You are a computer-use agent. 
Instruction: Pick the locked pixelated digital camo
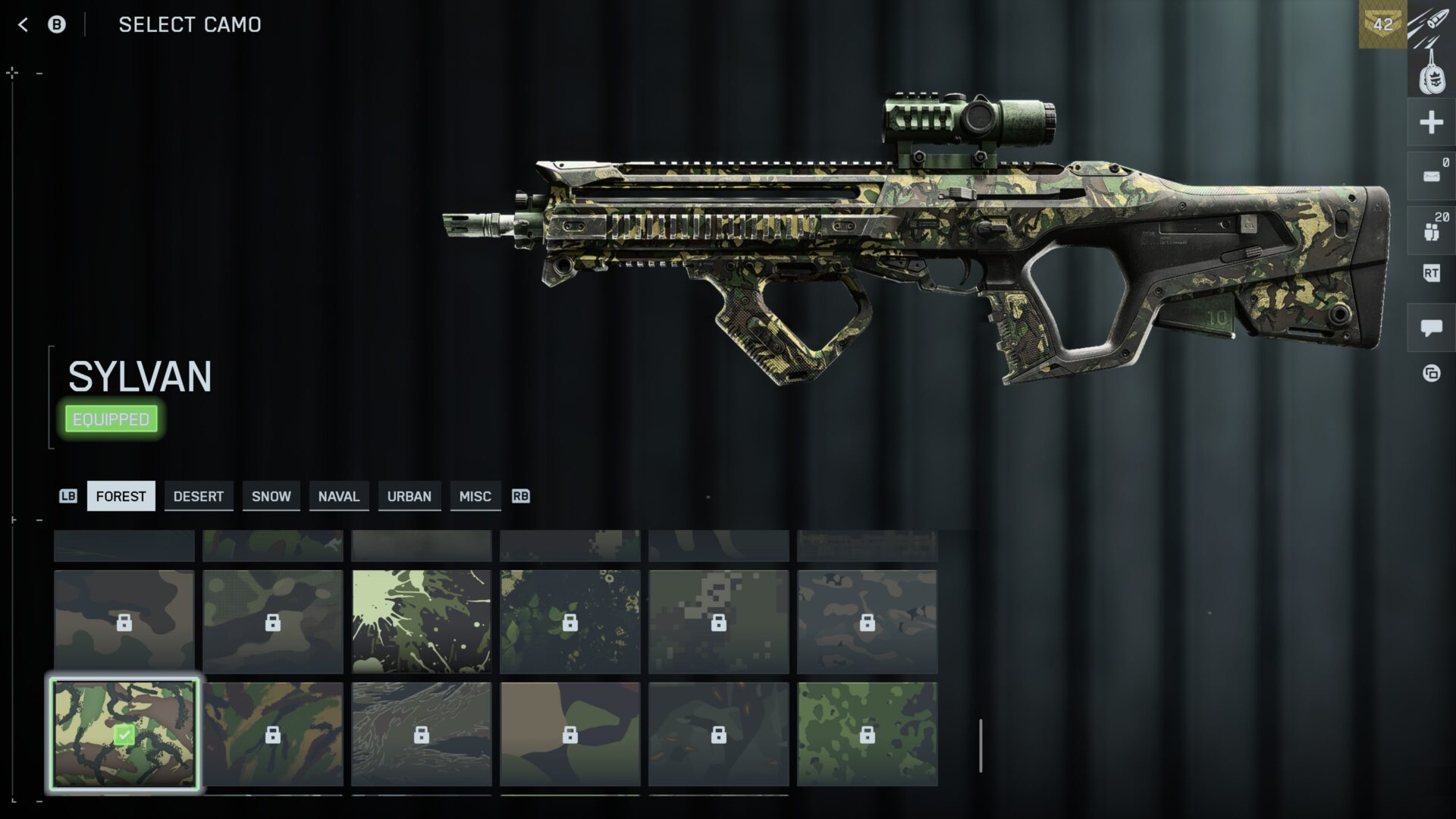[718, 622]
